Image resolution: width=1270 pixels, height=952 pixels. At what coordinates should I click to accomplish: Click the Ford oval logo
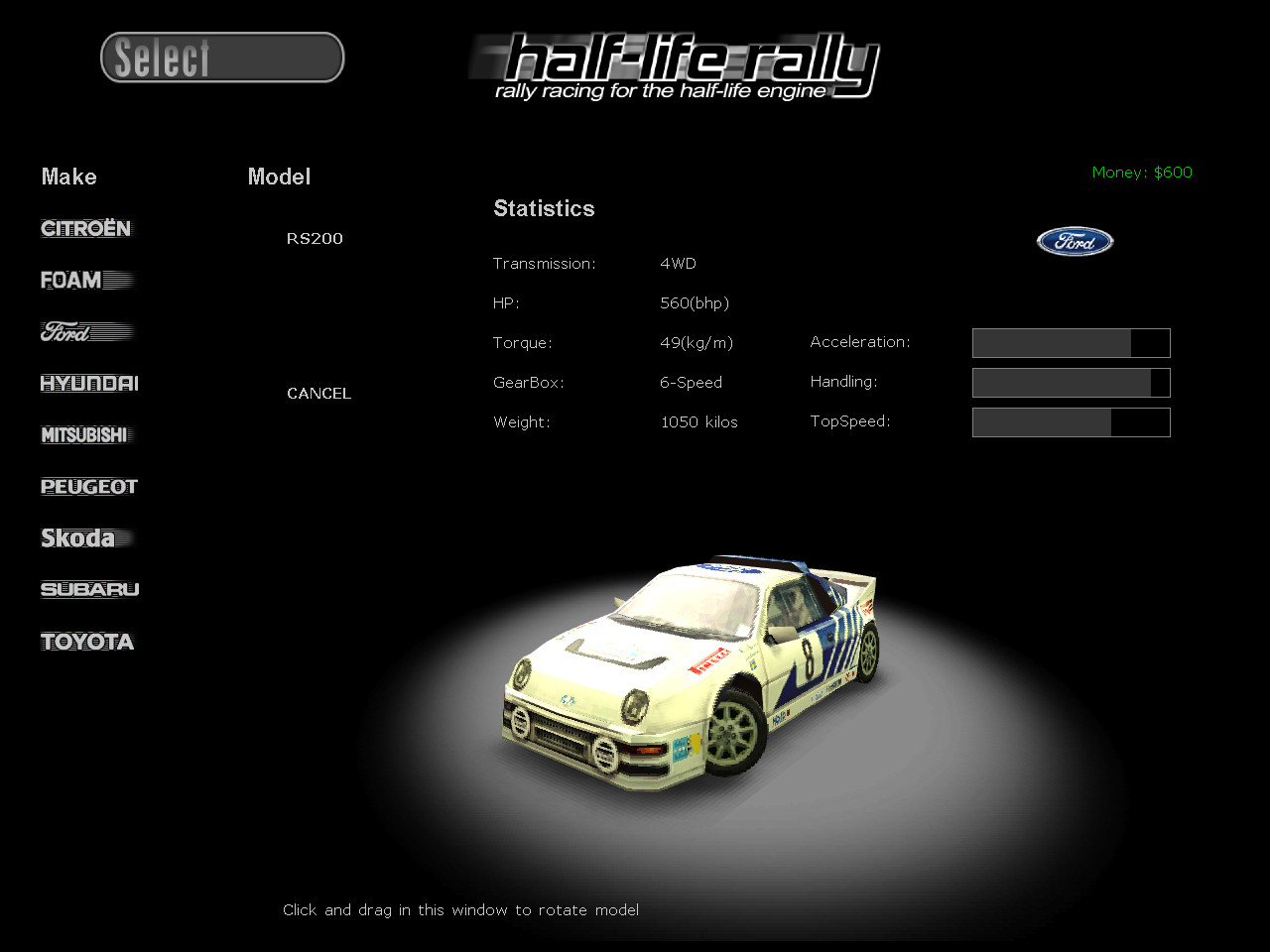(x=1074, y=241)
